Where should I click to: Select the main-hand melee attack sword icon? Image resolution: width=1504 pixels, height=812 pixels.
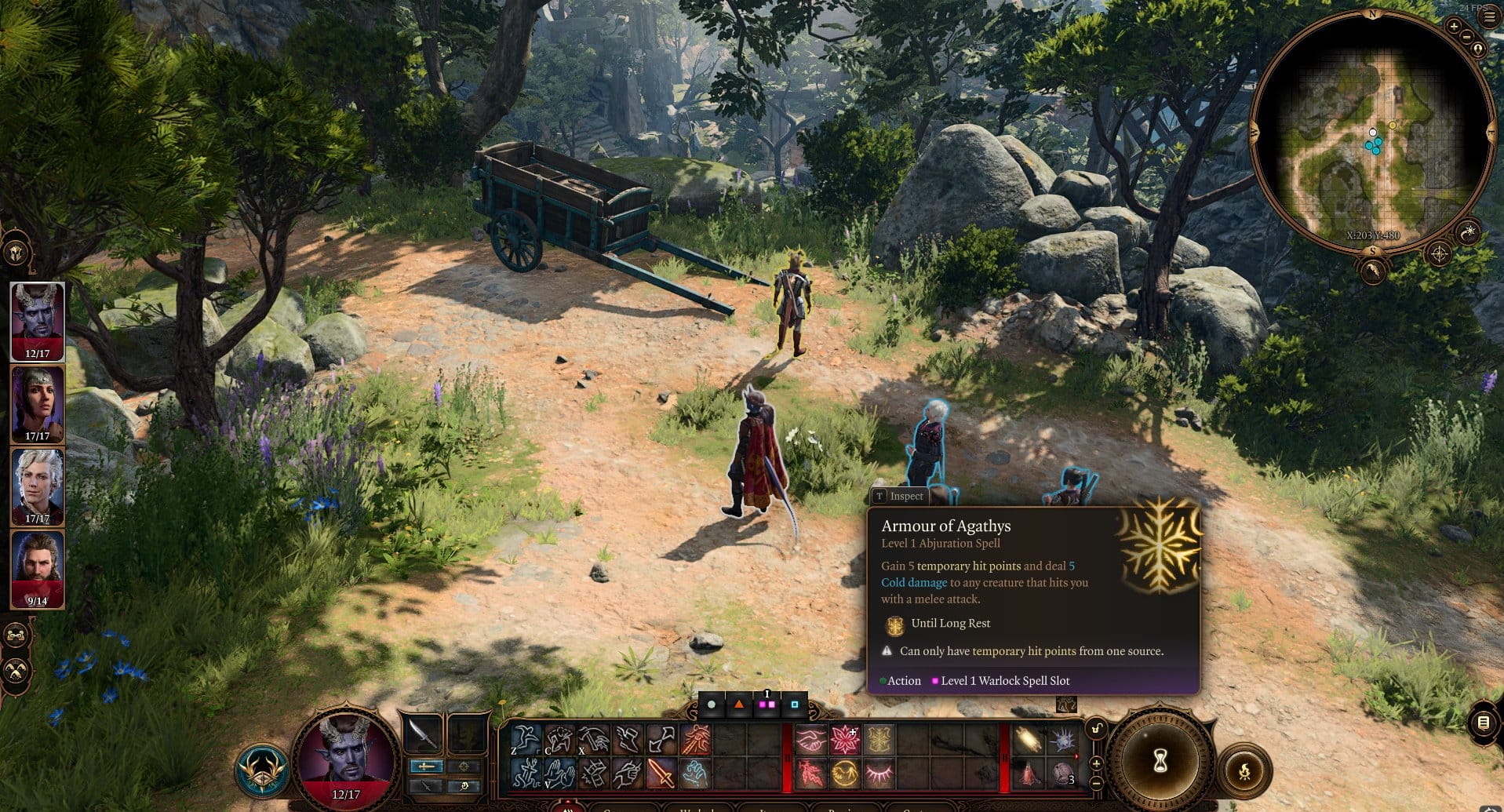(x=661, y=774)
